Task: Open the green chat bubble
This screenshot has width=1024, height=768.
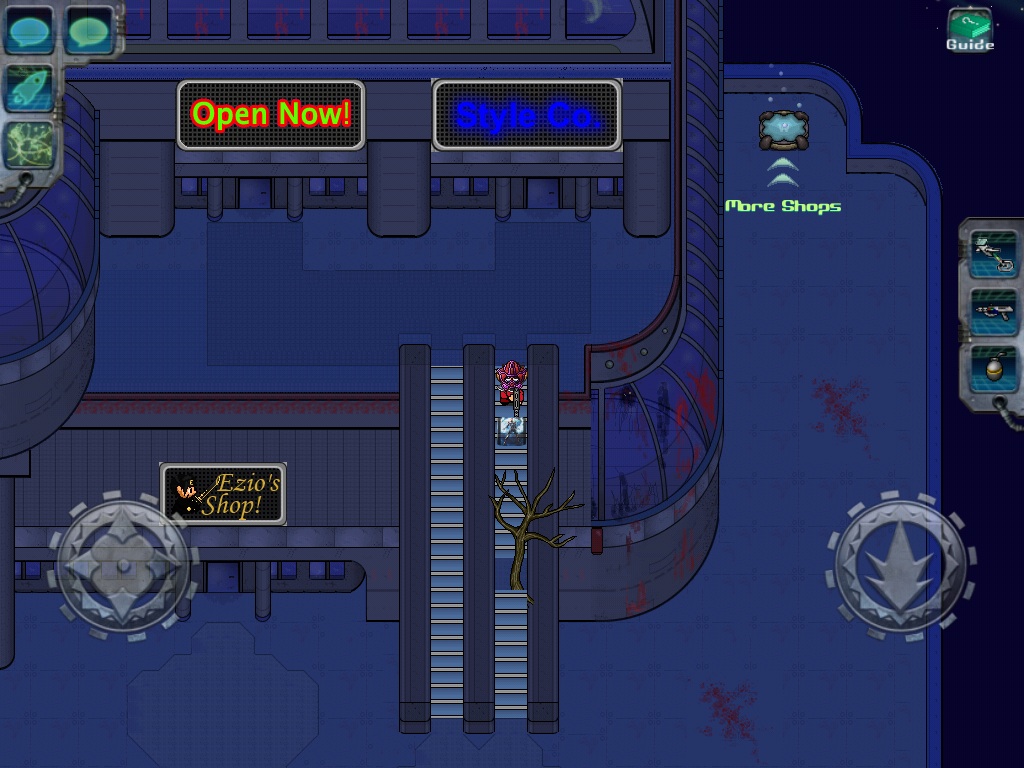Action: 90,29
